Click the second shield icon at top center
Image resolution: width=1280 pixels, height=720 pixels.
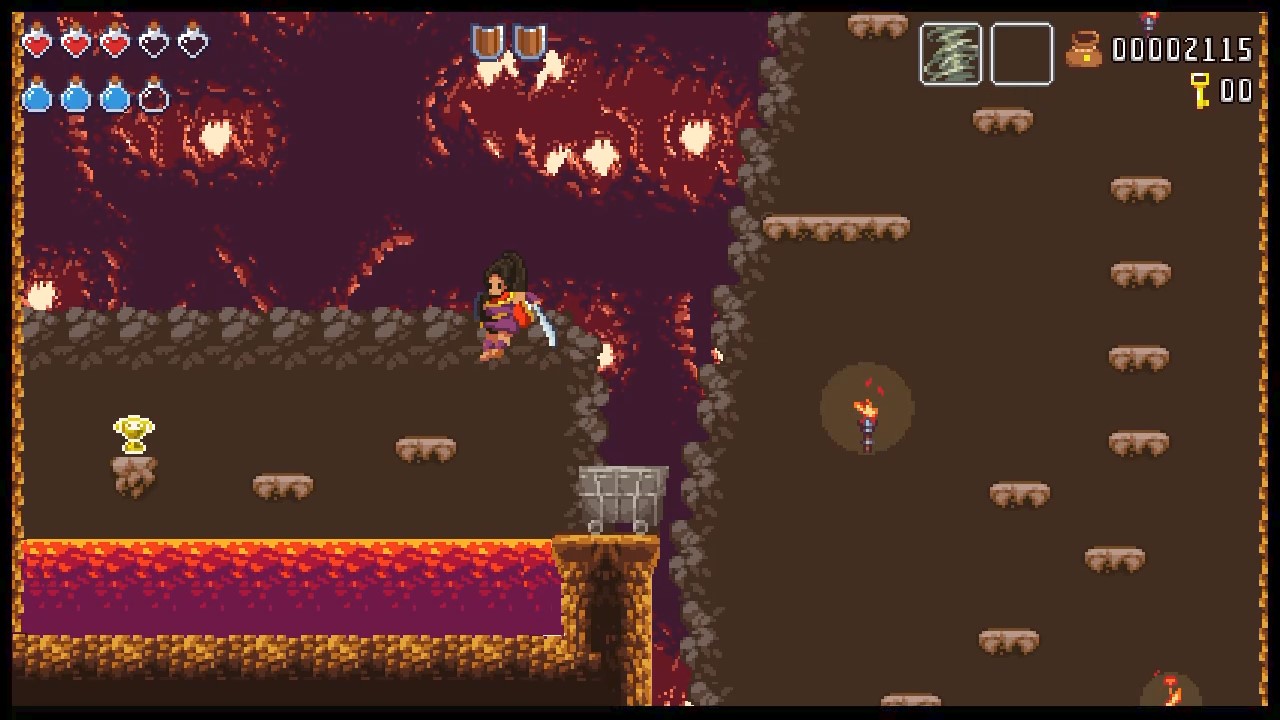[x=528, y=41]
